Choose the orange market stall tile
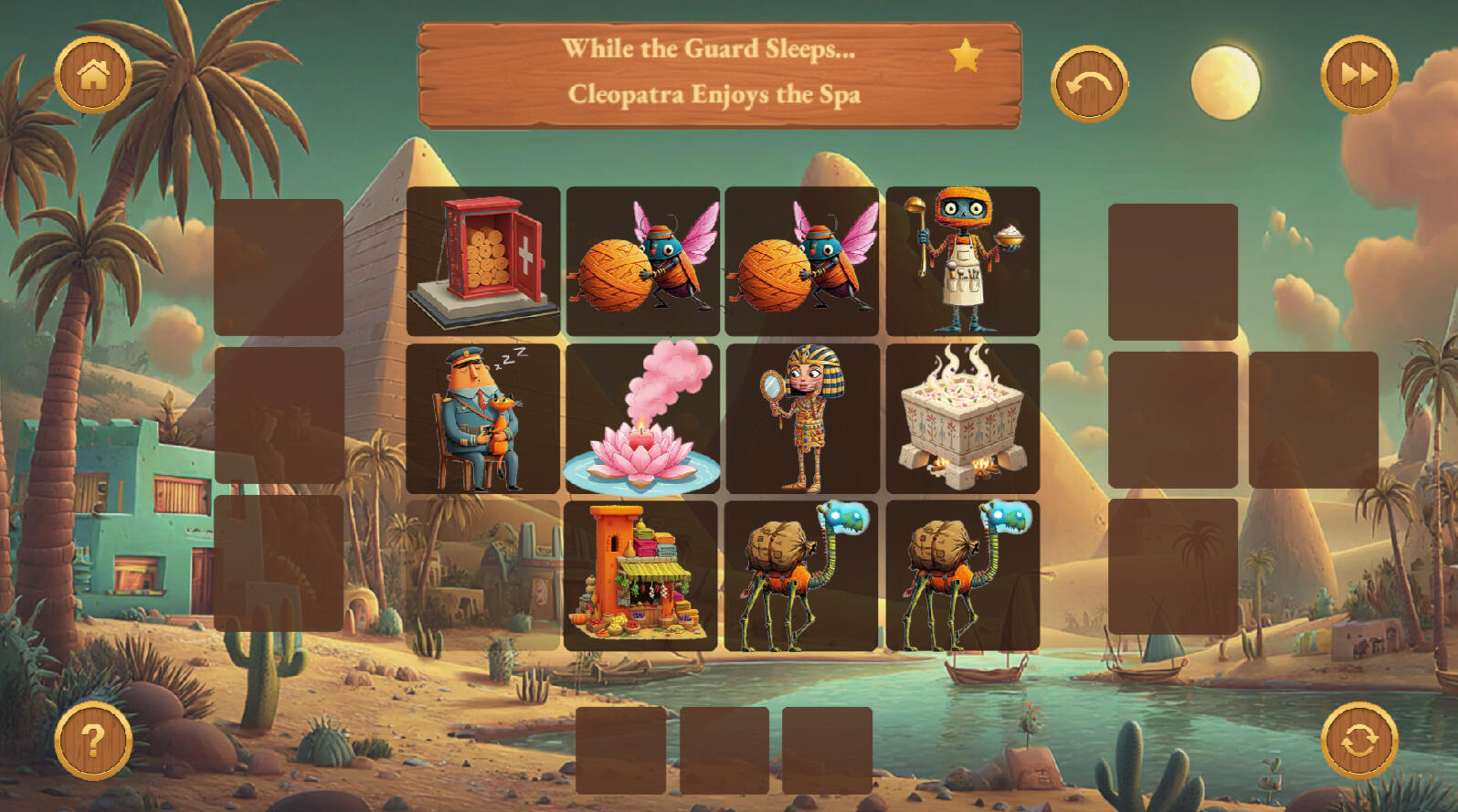The width and height of the screenshot is (1458, 812). pos(640,575)
